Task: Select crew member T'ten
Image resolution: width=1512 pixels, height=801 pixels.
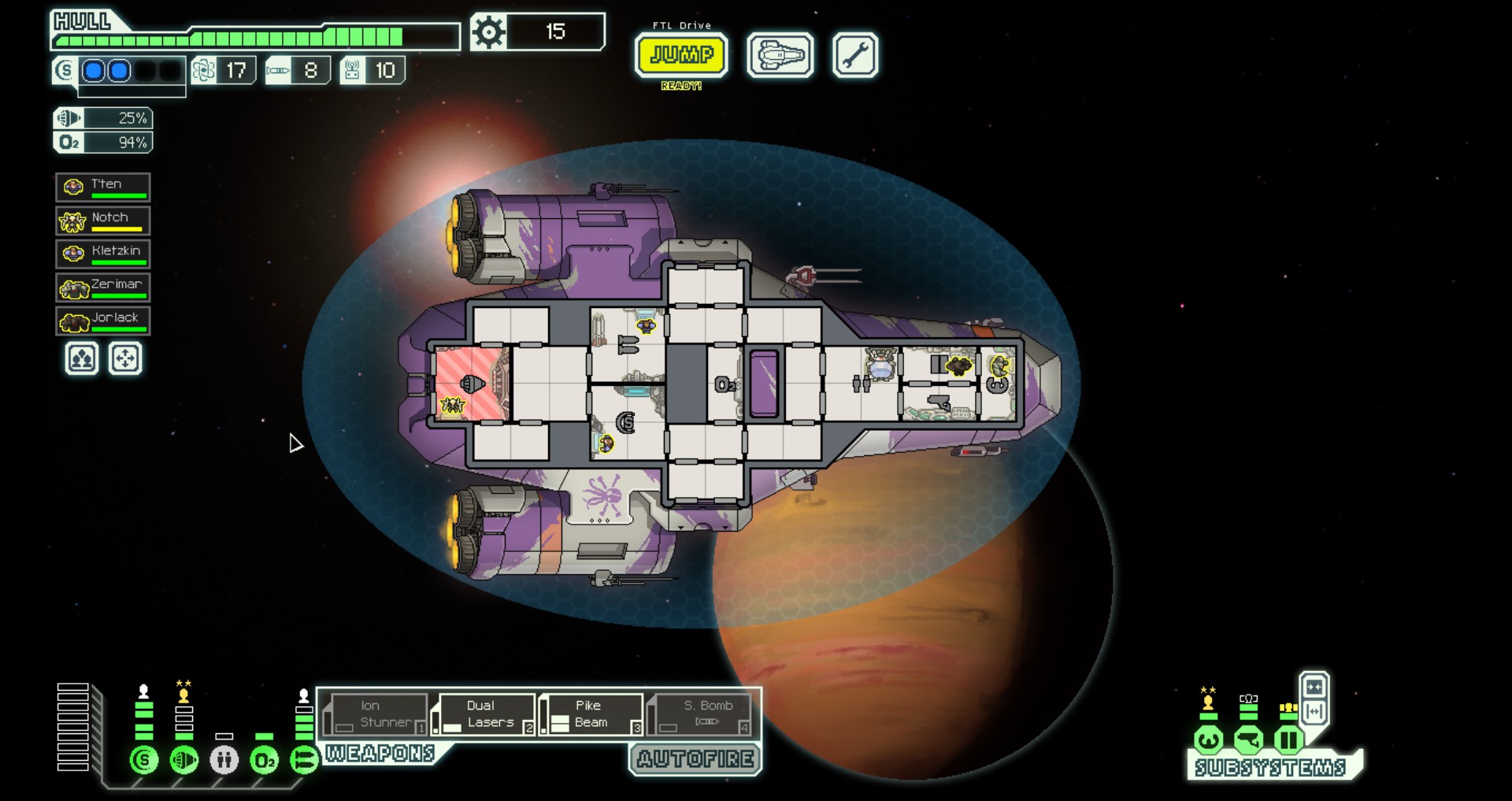Action: 103,187
